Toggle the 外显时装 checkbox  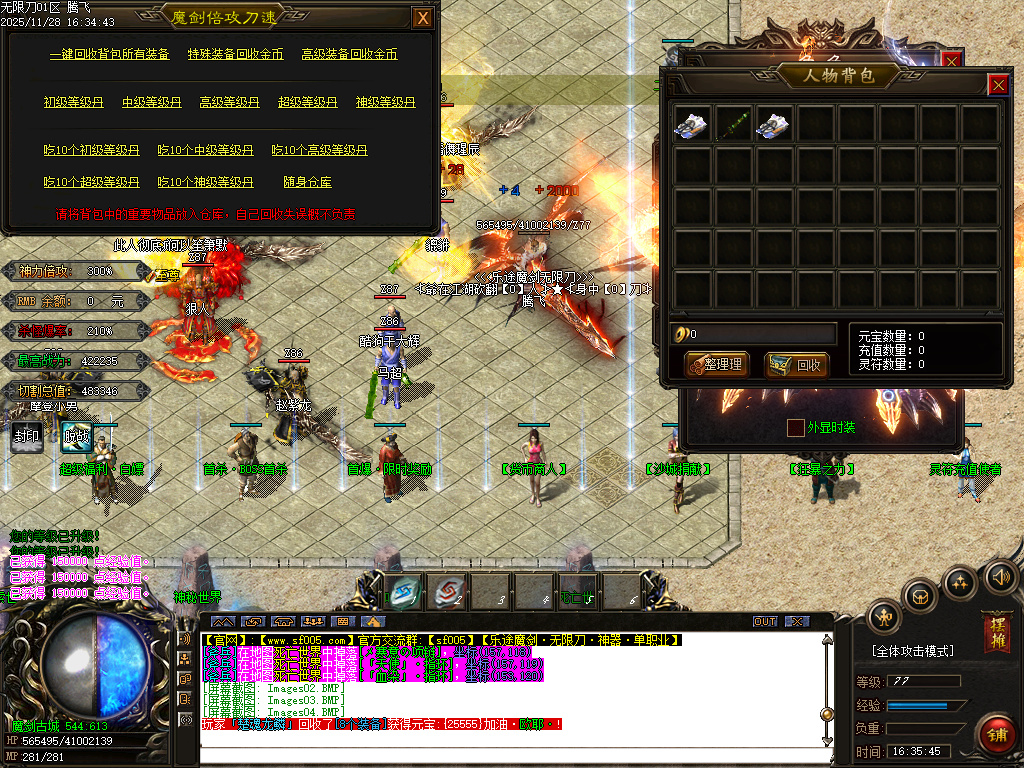coord(796,428)
